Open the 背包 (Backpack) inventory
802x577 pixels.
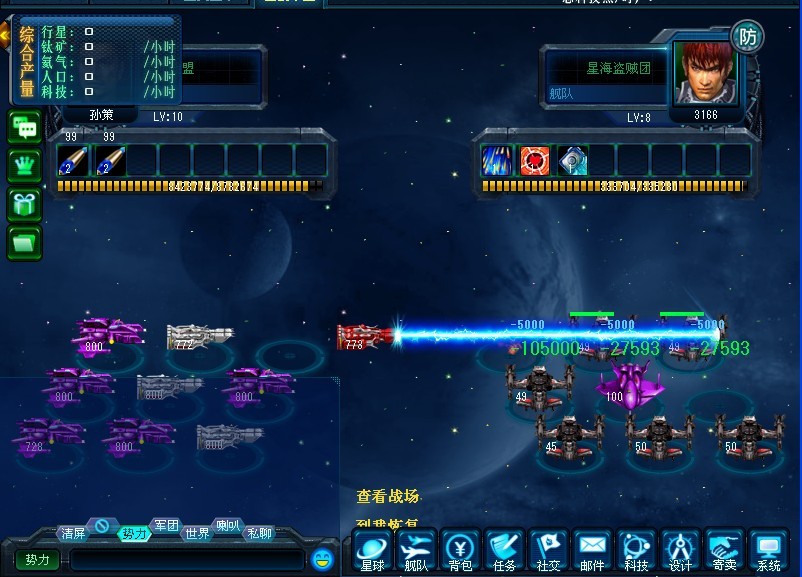pos(460,551)
